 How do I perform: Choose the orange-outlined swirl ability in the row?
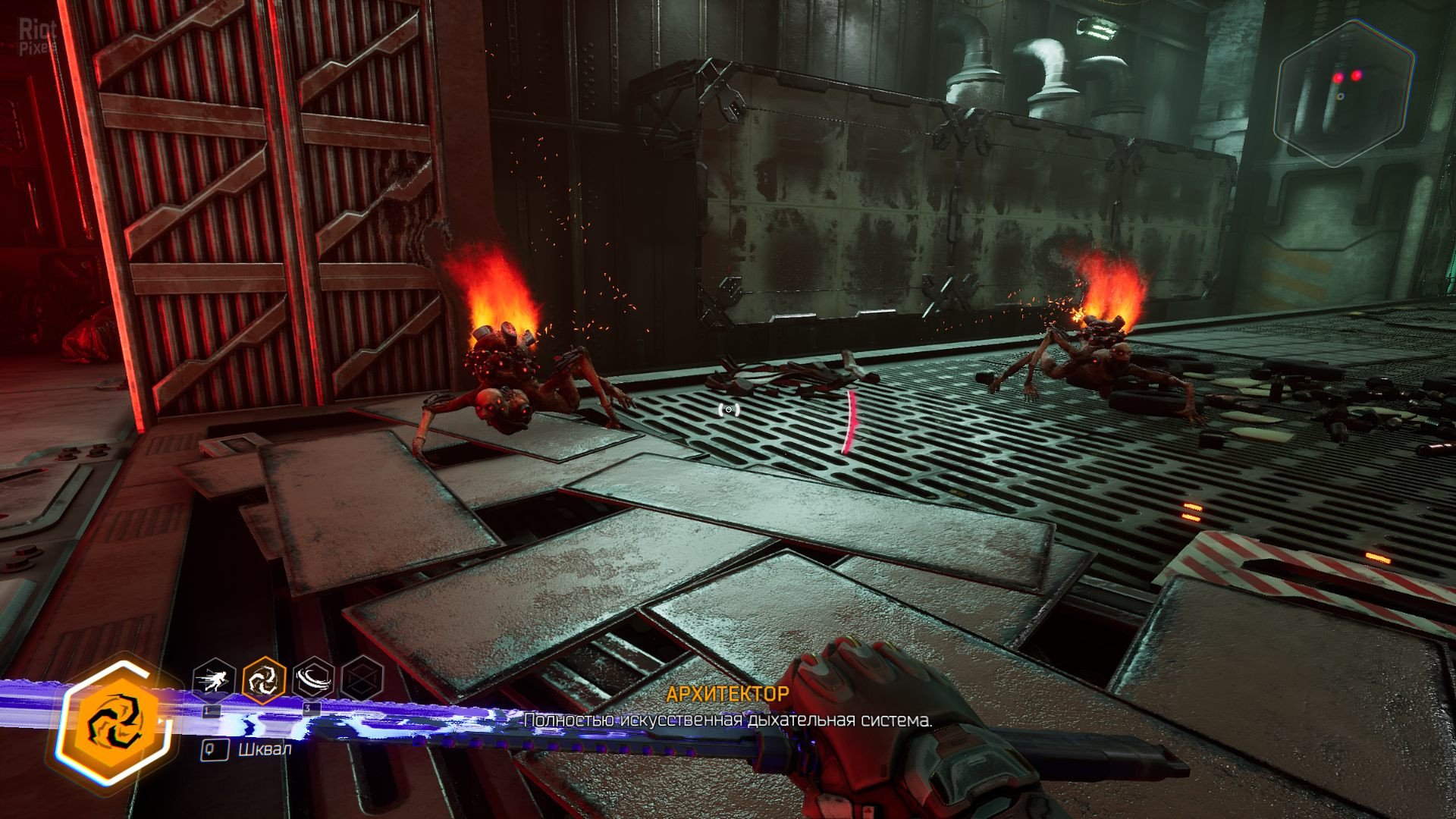(x=263, y=679)
